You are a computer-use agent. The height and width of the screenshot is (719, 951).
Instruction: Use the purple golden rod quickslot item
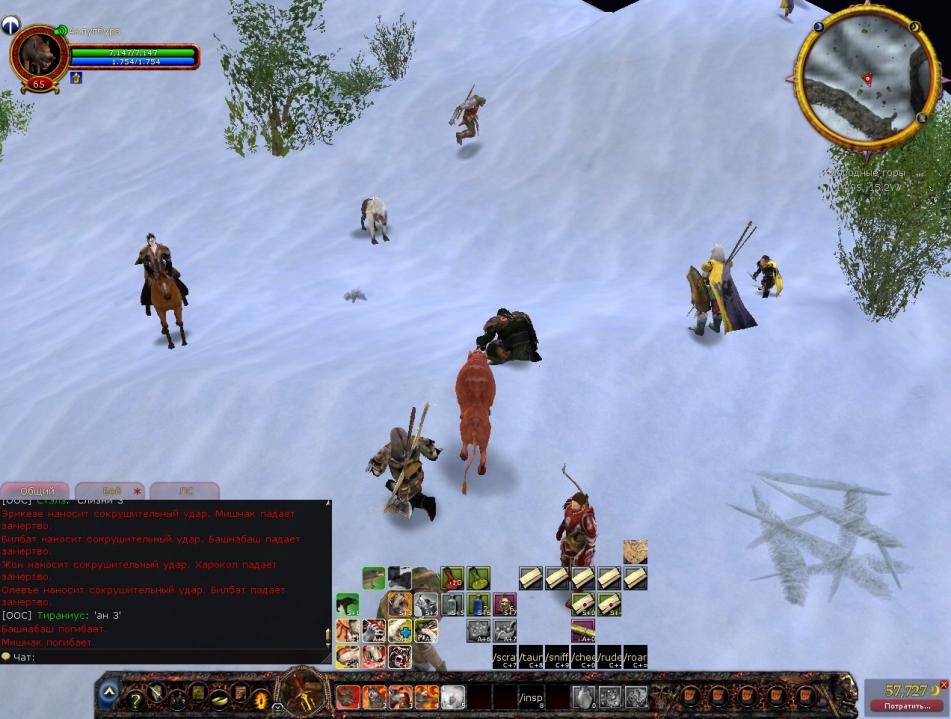(x=583, y=630)
